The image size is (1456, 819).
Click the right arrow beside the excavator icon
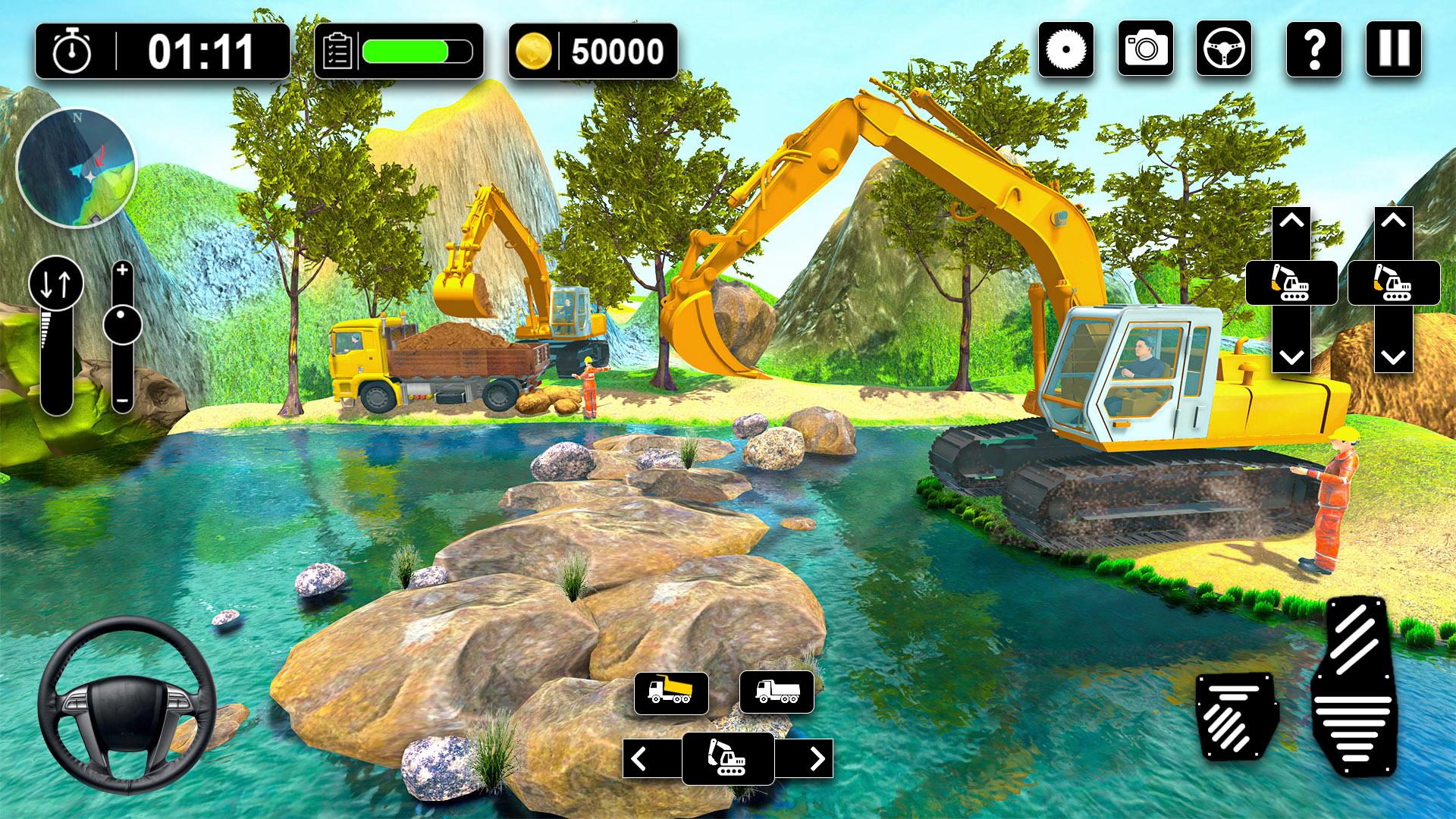(816, 758)
